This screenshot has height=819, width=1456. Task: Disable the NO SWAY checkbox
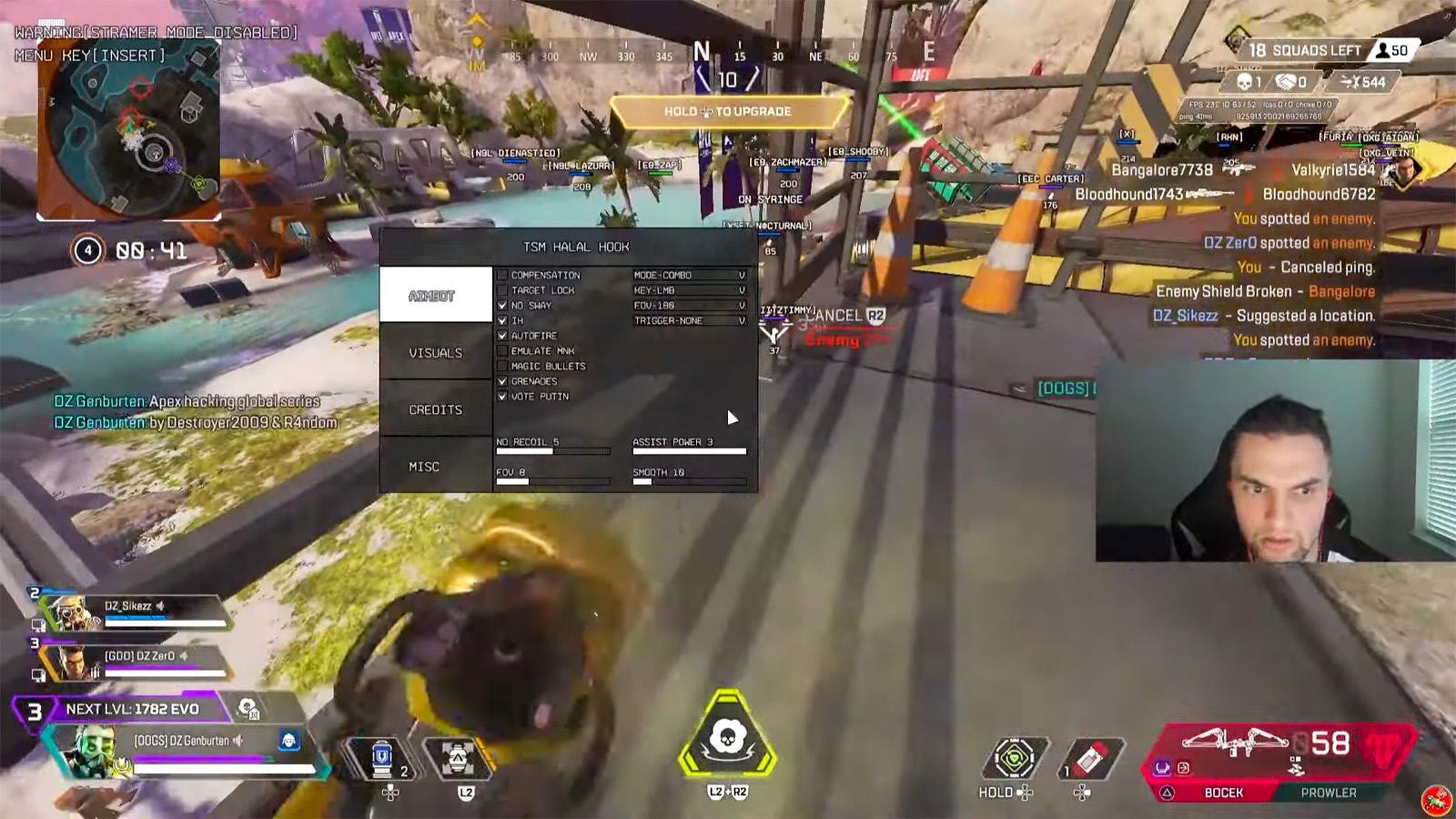click(x=501, y=305)
